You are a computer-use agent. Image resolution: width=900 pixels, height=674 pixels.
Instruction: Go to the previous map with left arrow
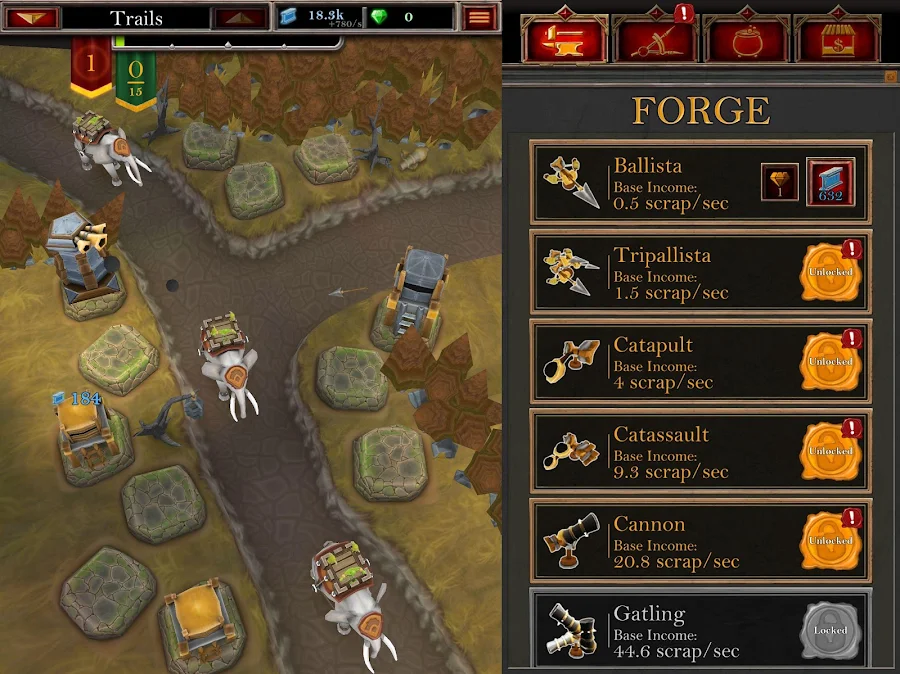pos(32,17)
